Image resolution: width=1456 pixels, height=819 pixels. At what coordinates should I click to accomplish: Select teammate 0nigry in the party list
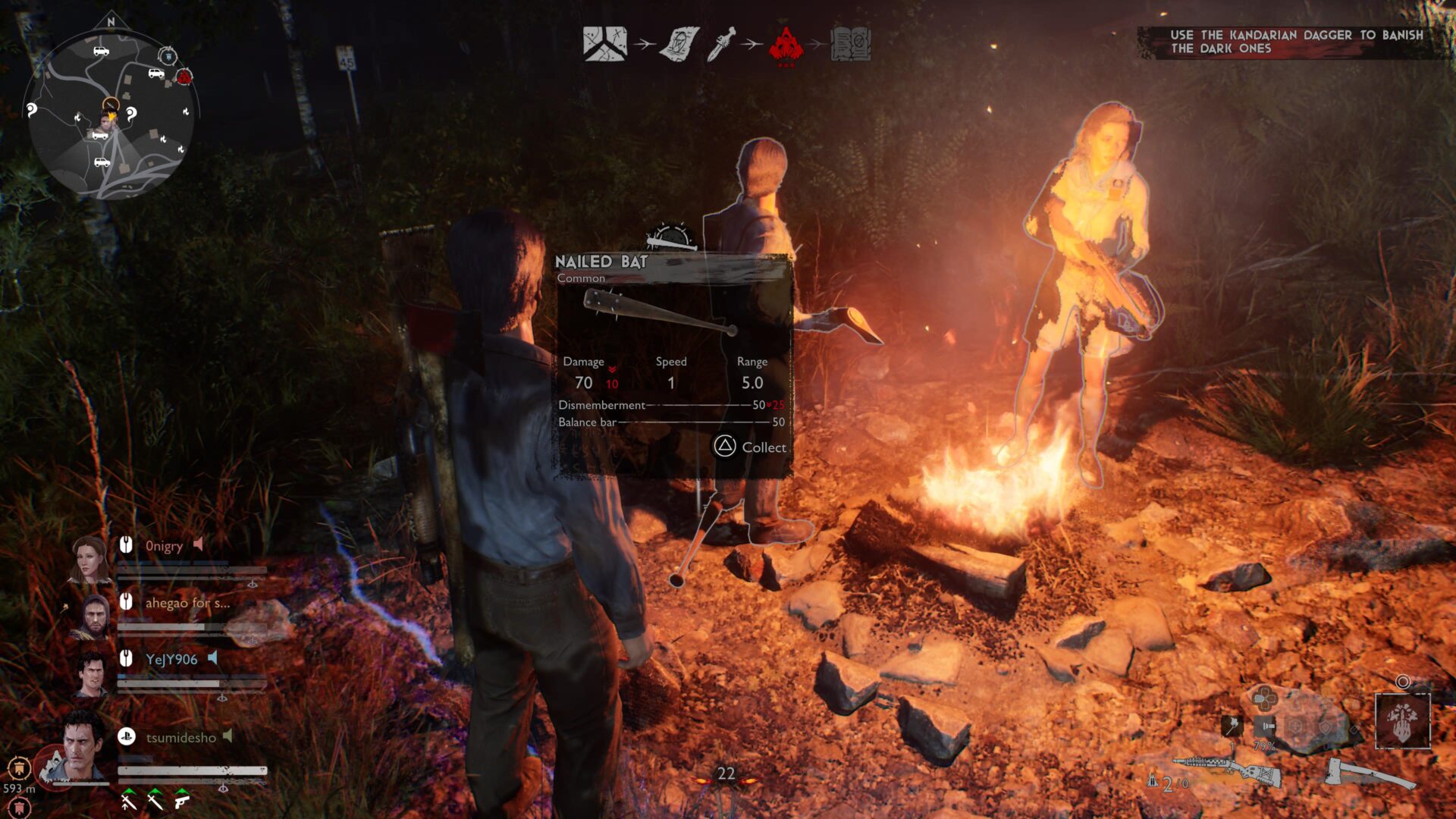tap(164, 546)
